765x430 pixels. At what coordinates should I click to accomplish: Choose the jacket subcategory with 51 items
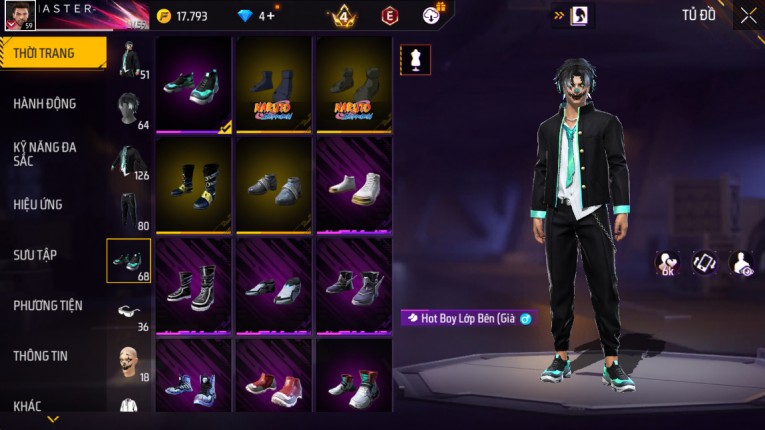[x=128, y=58]
